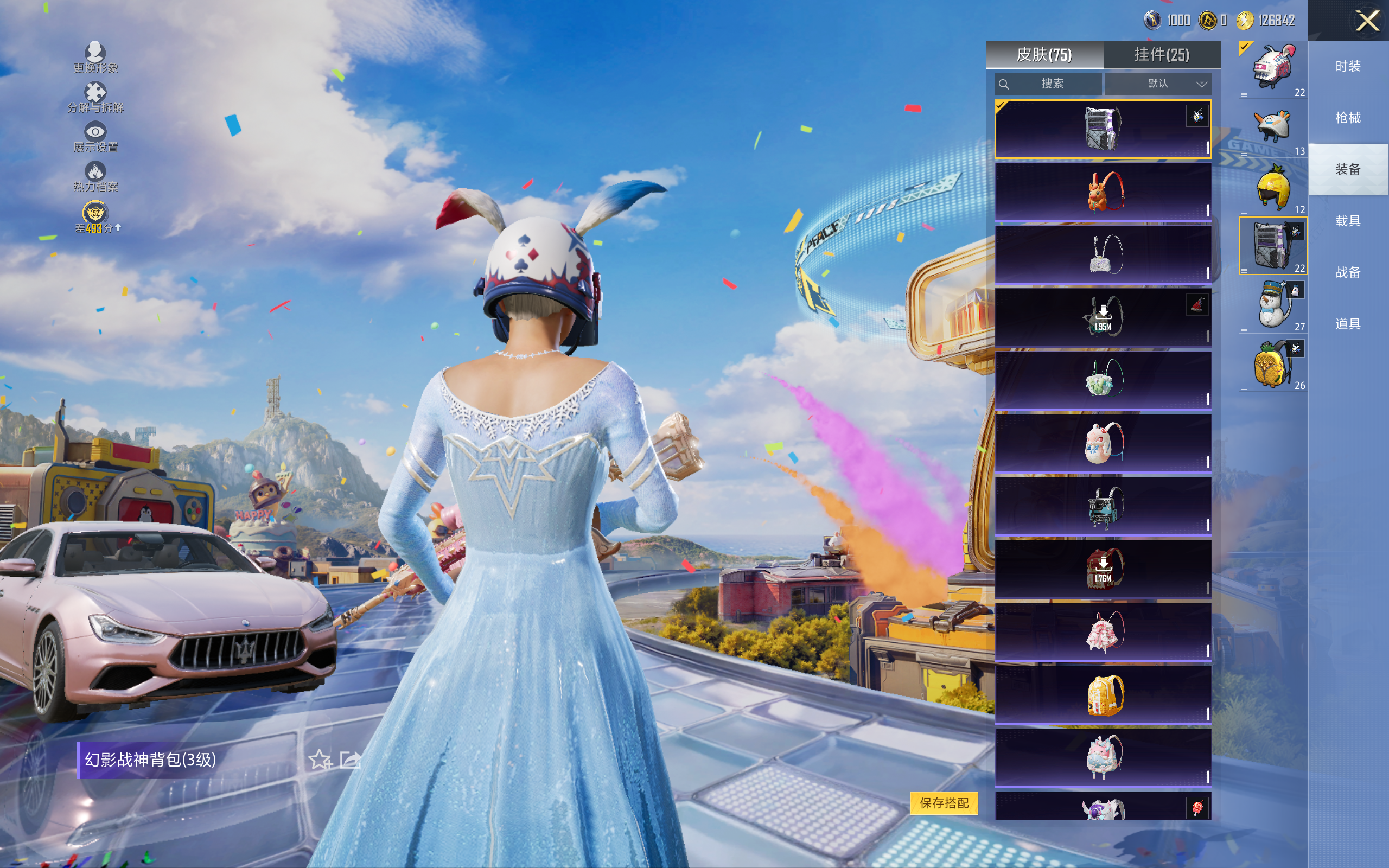The image size is (1389, 868).
Task: Open 展示设置 display settings
Action: tap(95, 137)
